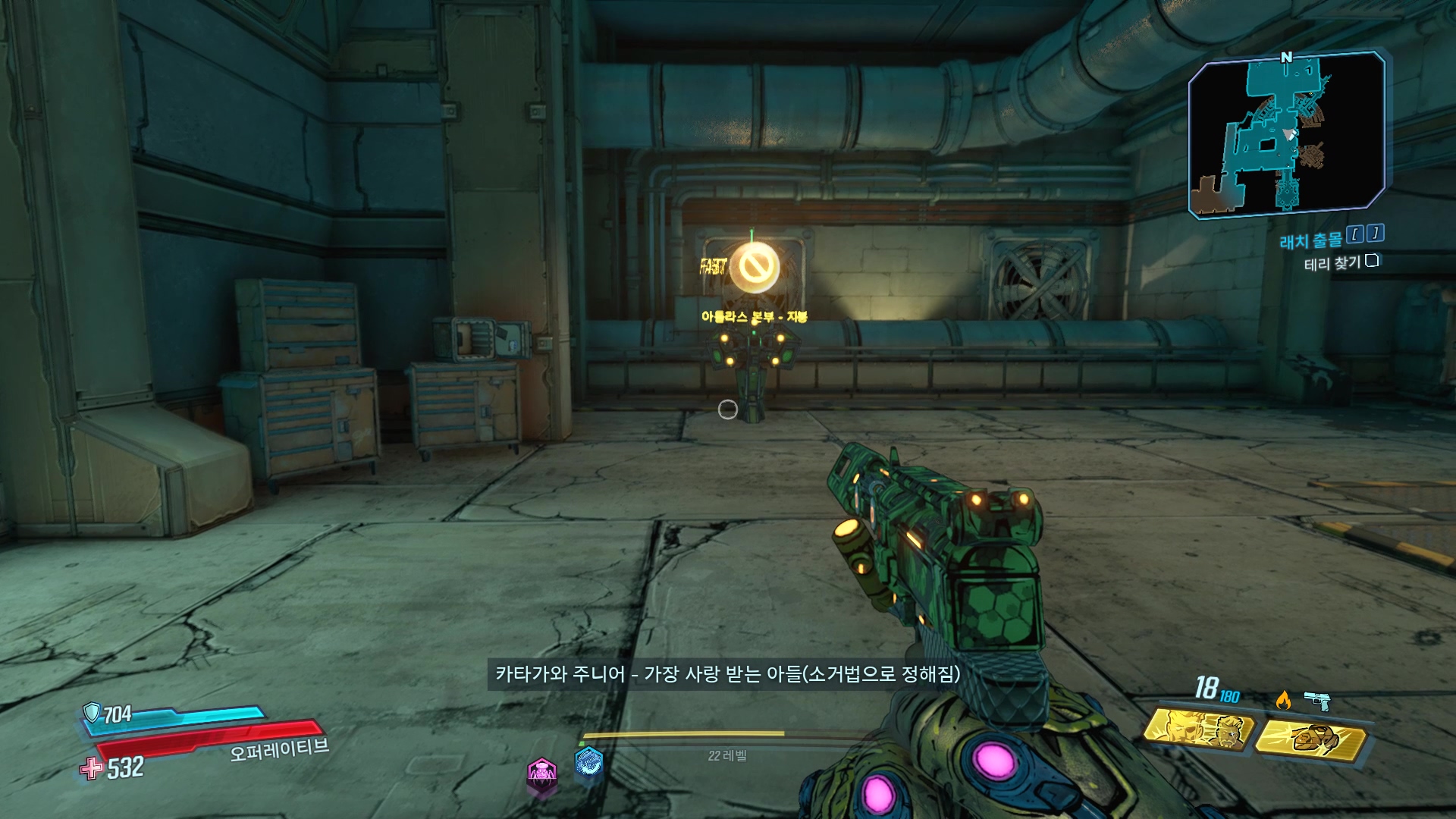
Task: Click the glowing fast travel waypoint marker
Action: (x=754, y=267)
